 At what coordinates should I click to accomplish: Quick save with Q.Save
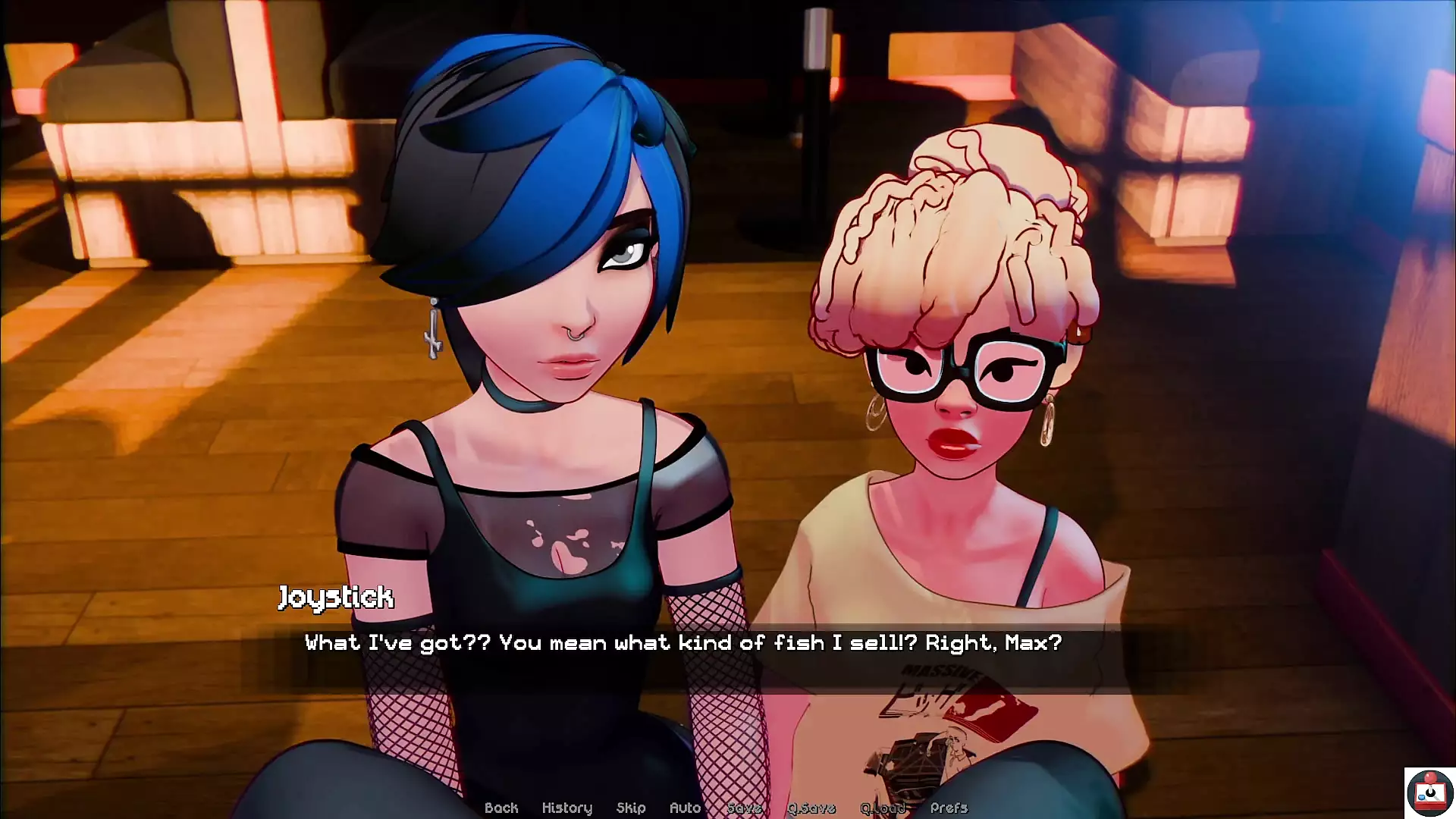click(x=811, y=808)
